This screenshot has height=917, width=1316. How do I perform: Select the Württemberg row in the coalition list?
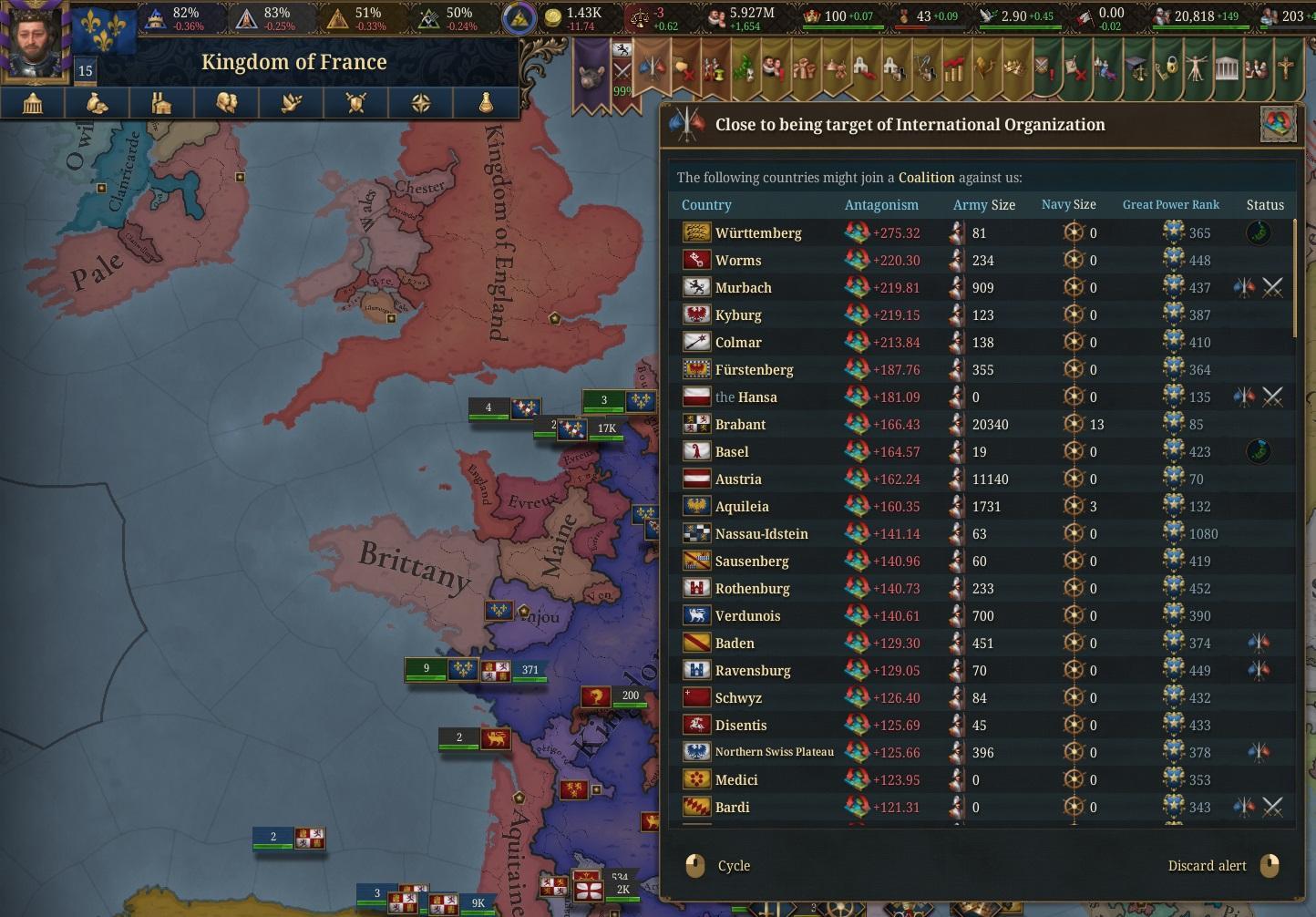click(758, 233)
